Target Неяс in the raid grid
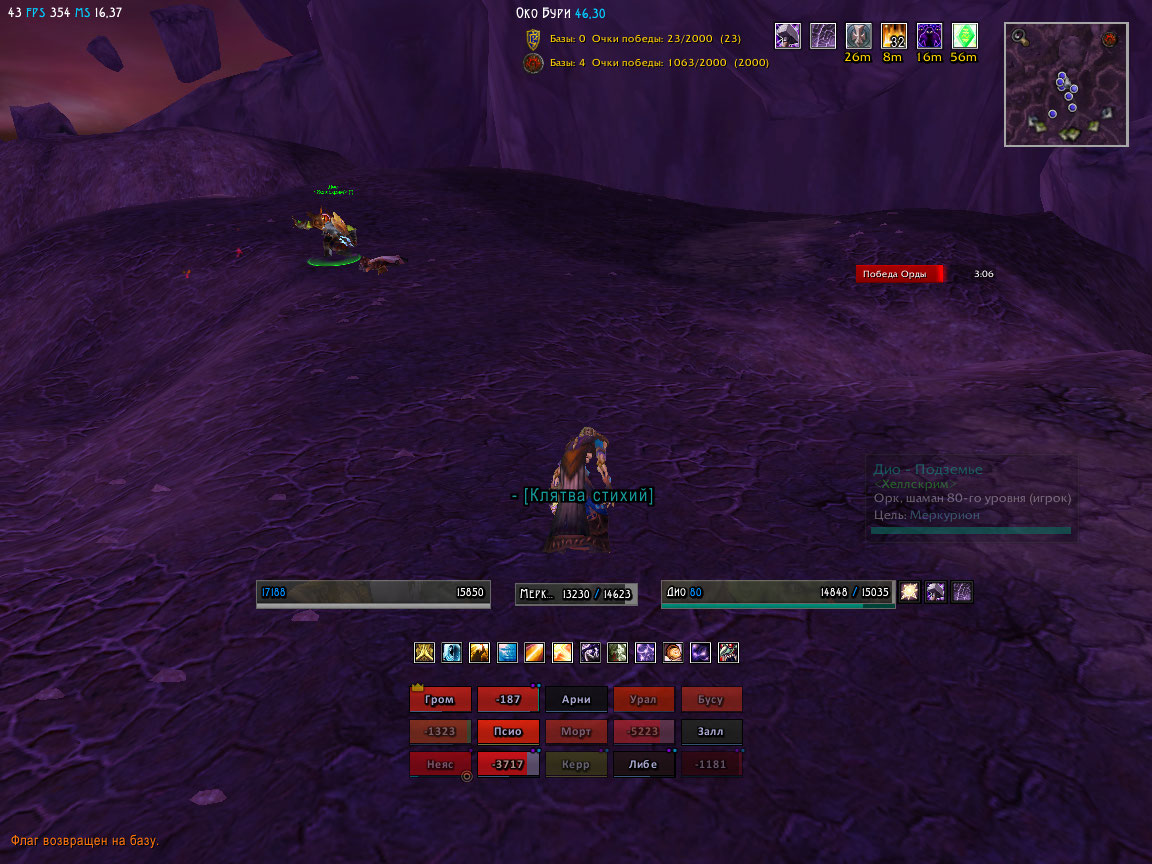The height and width of the screenshot is (864, 1152). [x=440, y=764]
